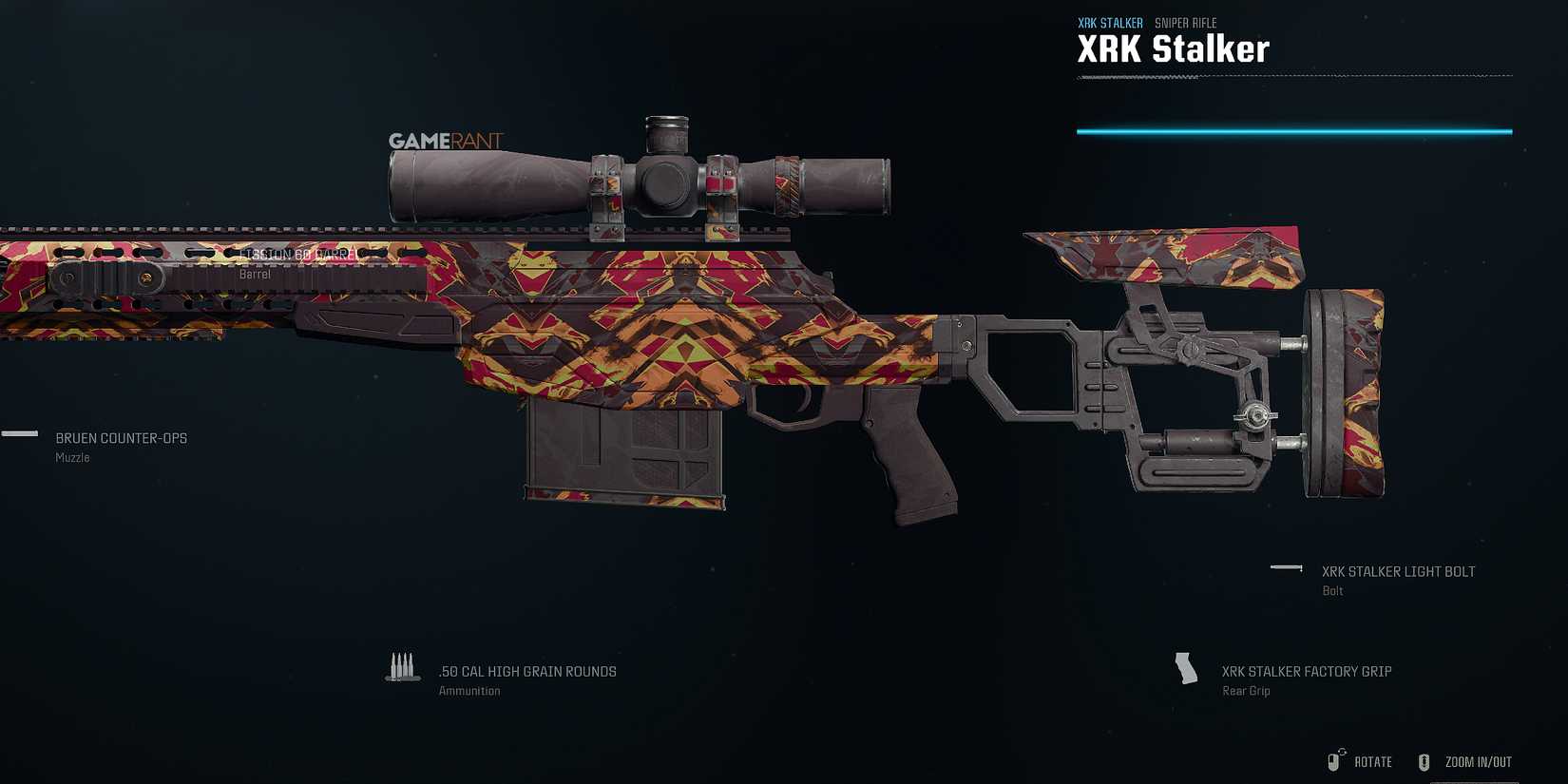The height and width of the screenshot is (784, 1568).
Task: Click the .50 Cal High Grain Rounds bullets icon
Action: pos(402,666)
